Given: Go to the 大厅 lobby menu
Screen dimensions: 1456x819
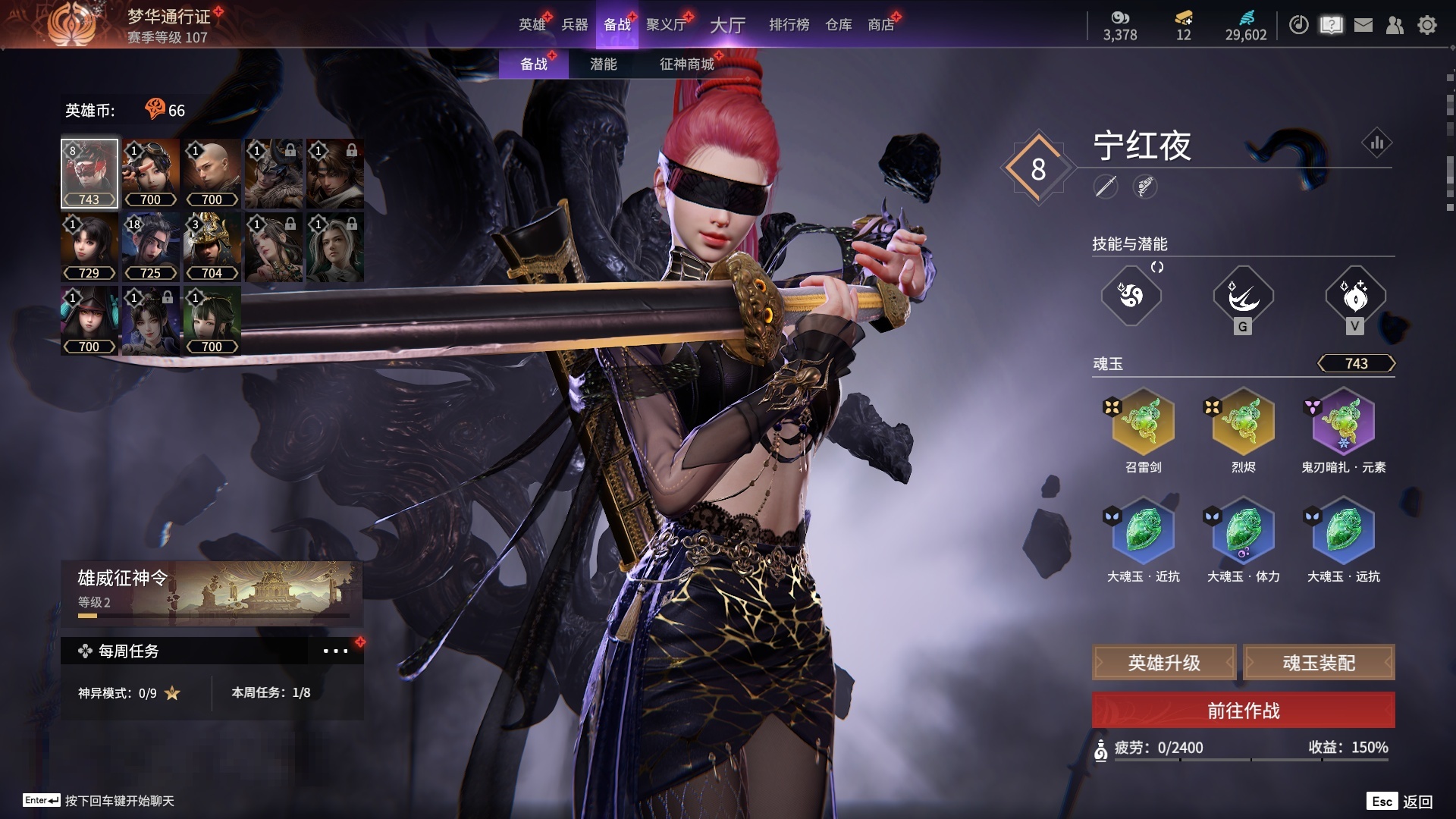Looking at the screenshot, I should coord(727,25).
